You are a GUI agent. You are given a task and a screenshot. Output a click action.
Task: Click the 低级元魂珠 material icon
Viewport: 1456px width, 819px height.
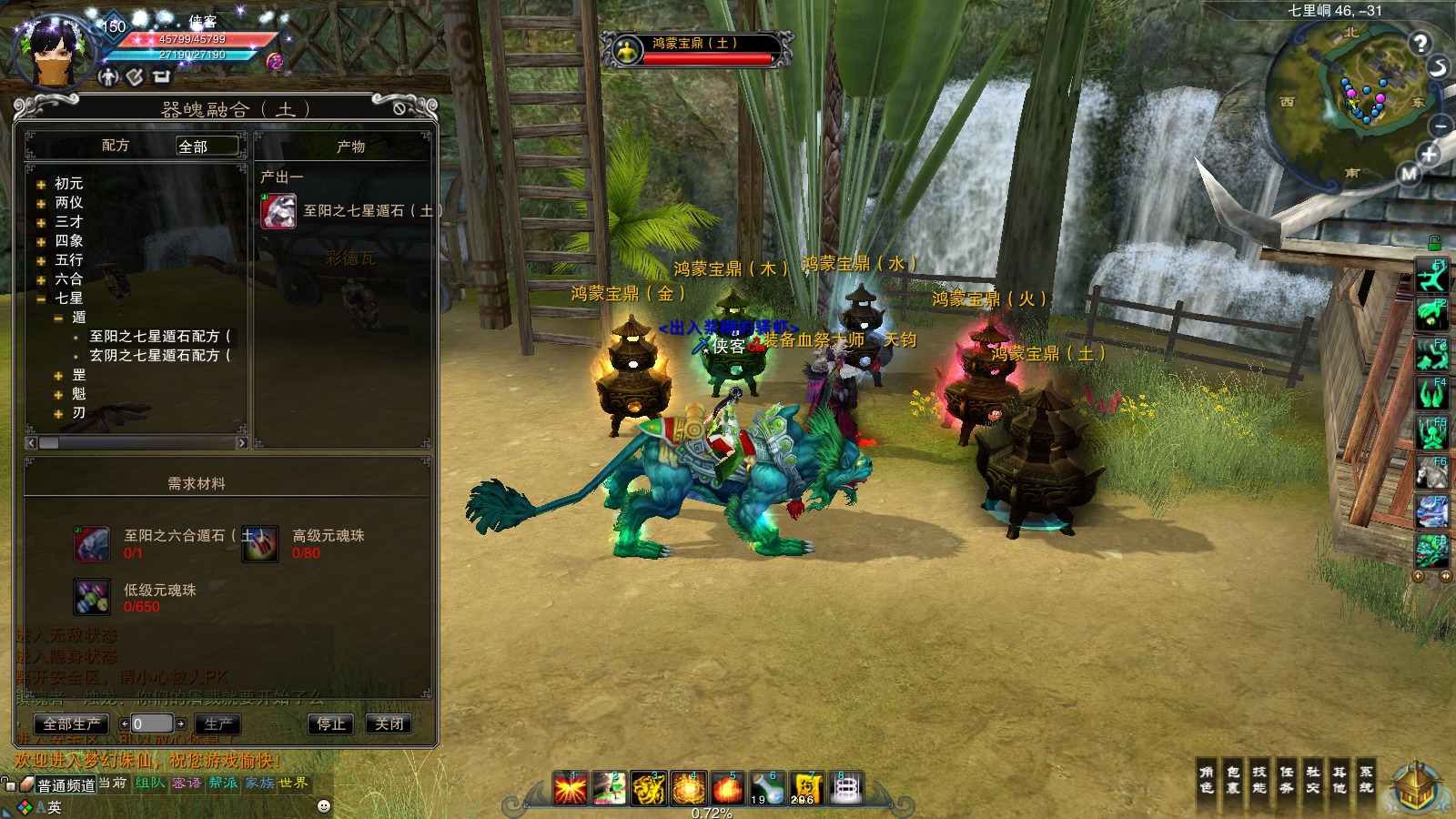[x=92, y=597]
